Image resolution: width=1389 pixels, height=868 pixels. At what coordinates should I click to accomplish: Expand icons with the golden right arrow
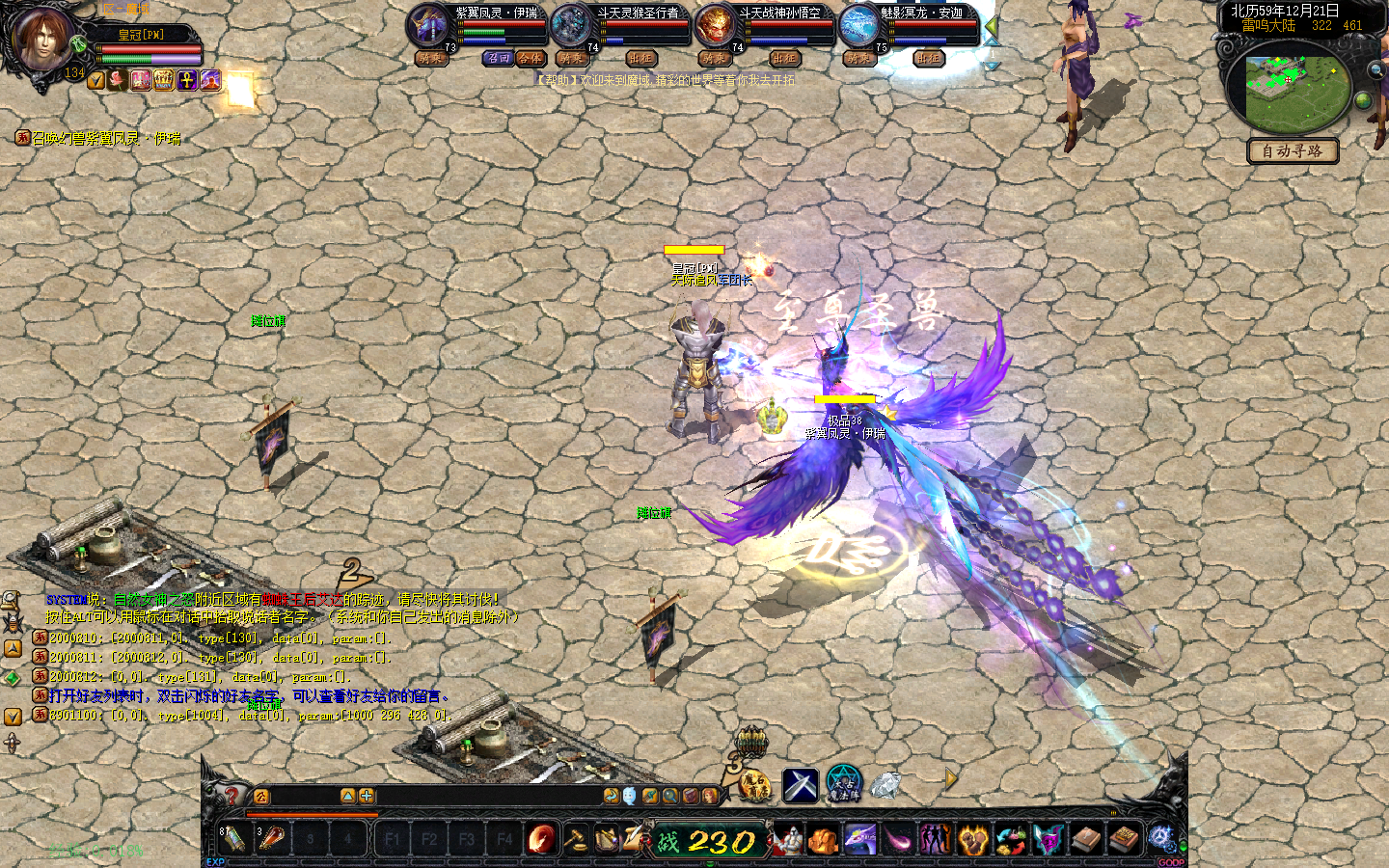pyautogui.click(x=951, y=779)
